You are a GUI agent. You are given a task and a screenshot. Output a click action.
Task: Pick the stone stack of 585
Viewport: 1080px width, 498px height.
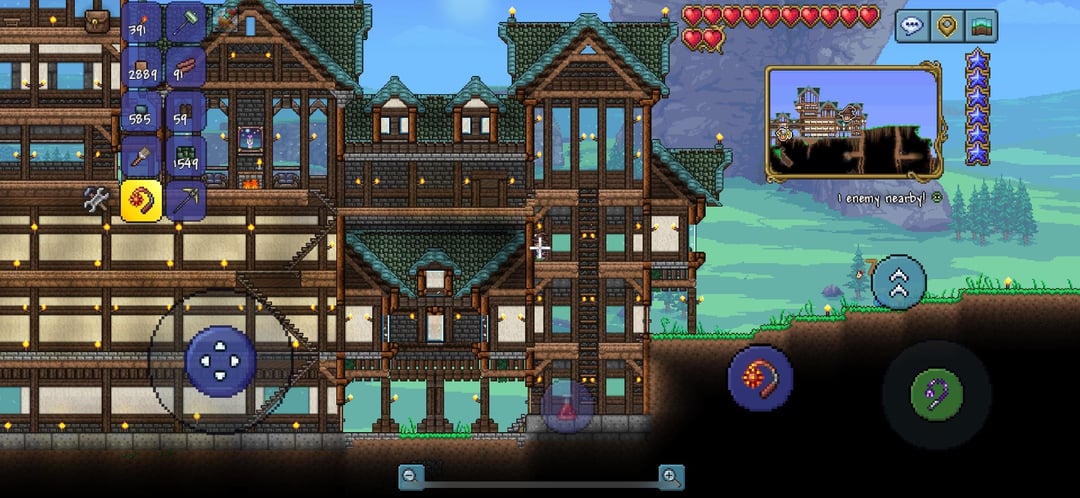point(141,112)
